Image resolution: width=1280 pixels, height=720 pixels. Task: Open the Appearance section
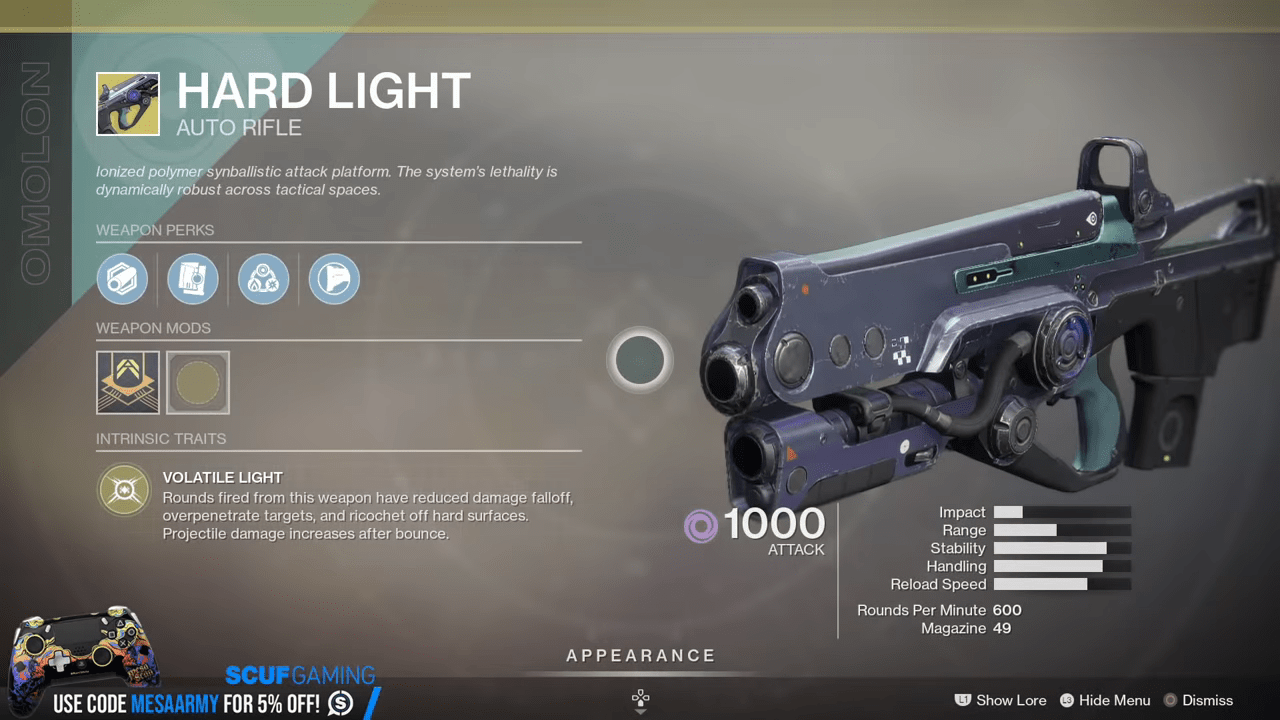640,657
